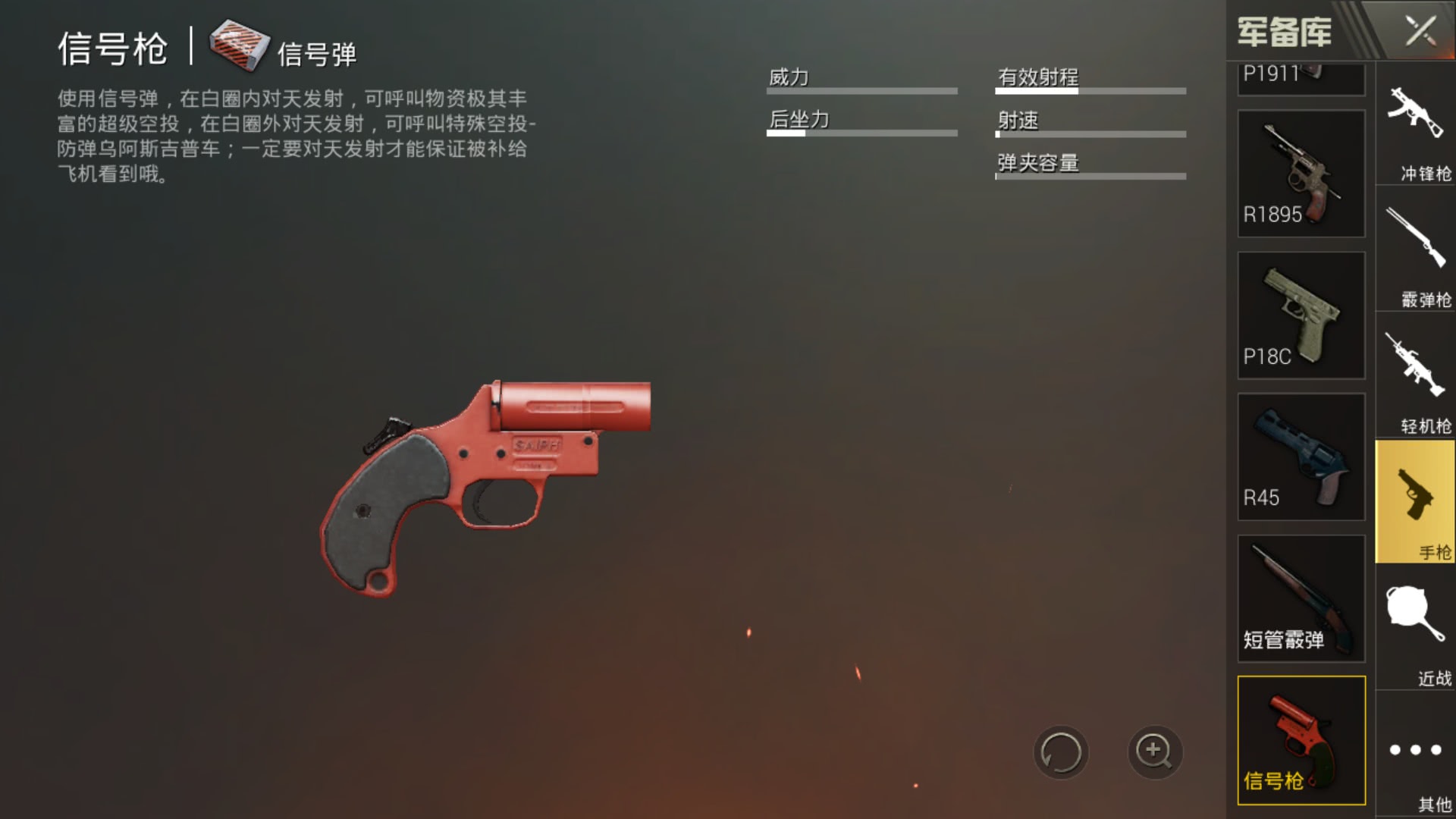
Task: Choose the P18C pistol tile
Action: 1301,315
